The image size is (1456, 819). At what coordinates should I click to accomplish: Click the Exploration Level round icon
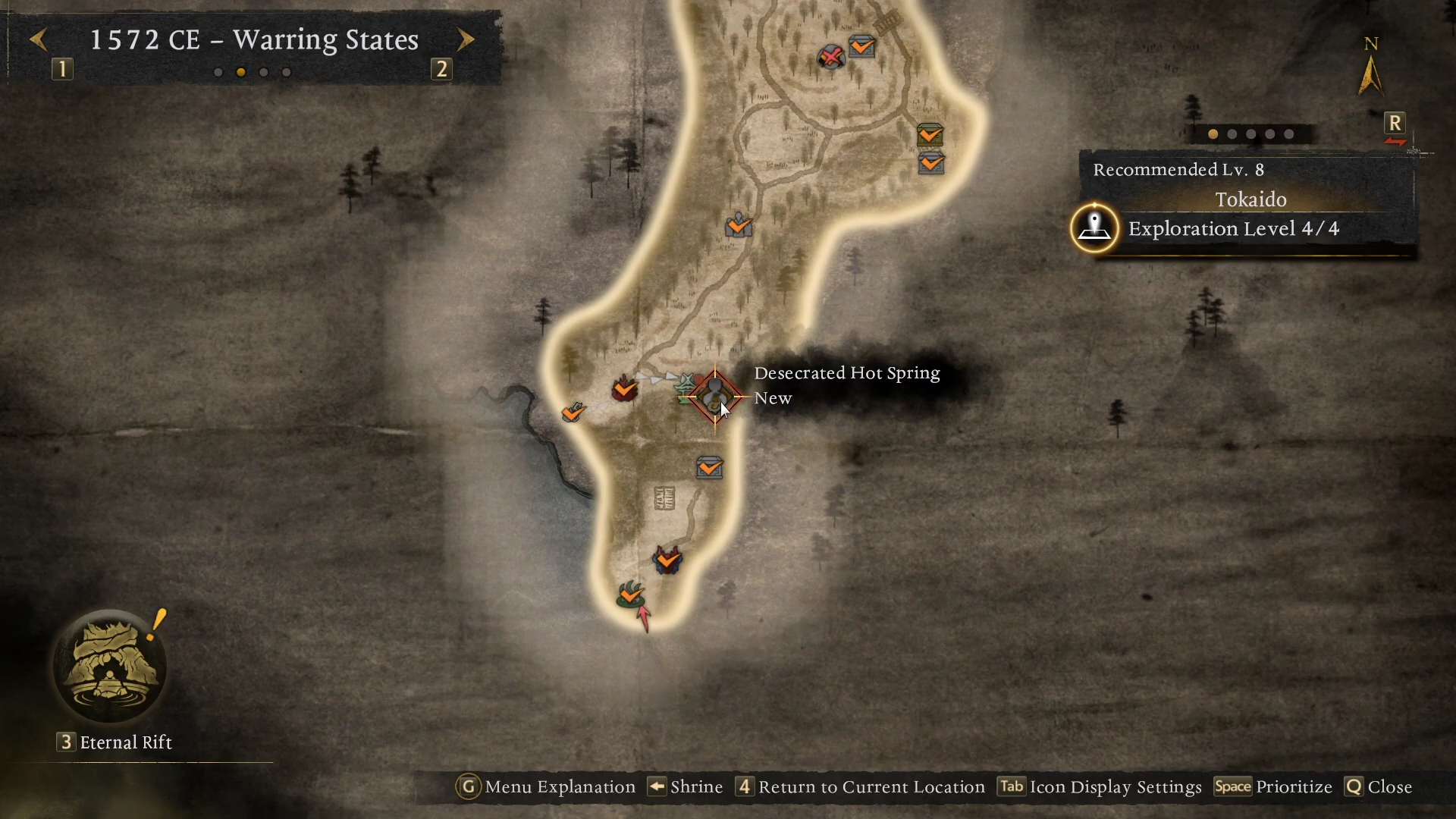[x=1094, y=227]
